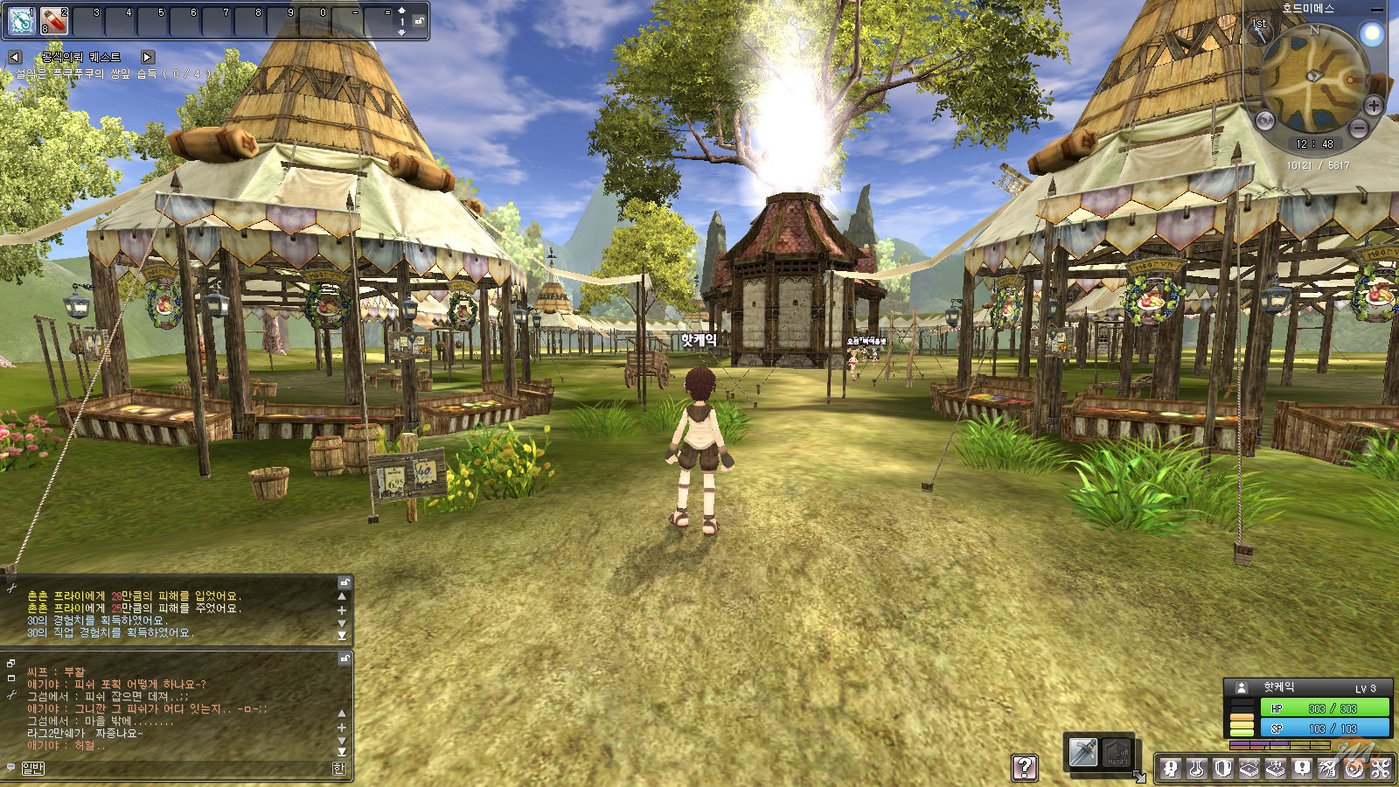1399x787 pixels.
Task: Expand the chat window with plus control
Action: tap(342, 727)
